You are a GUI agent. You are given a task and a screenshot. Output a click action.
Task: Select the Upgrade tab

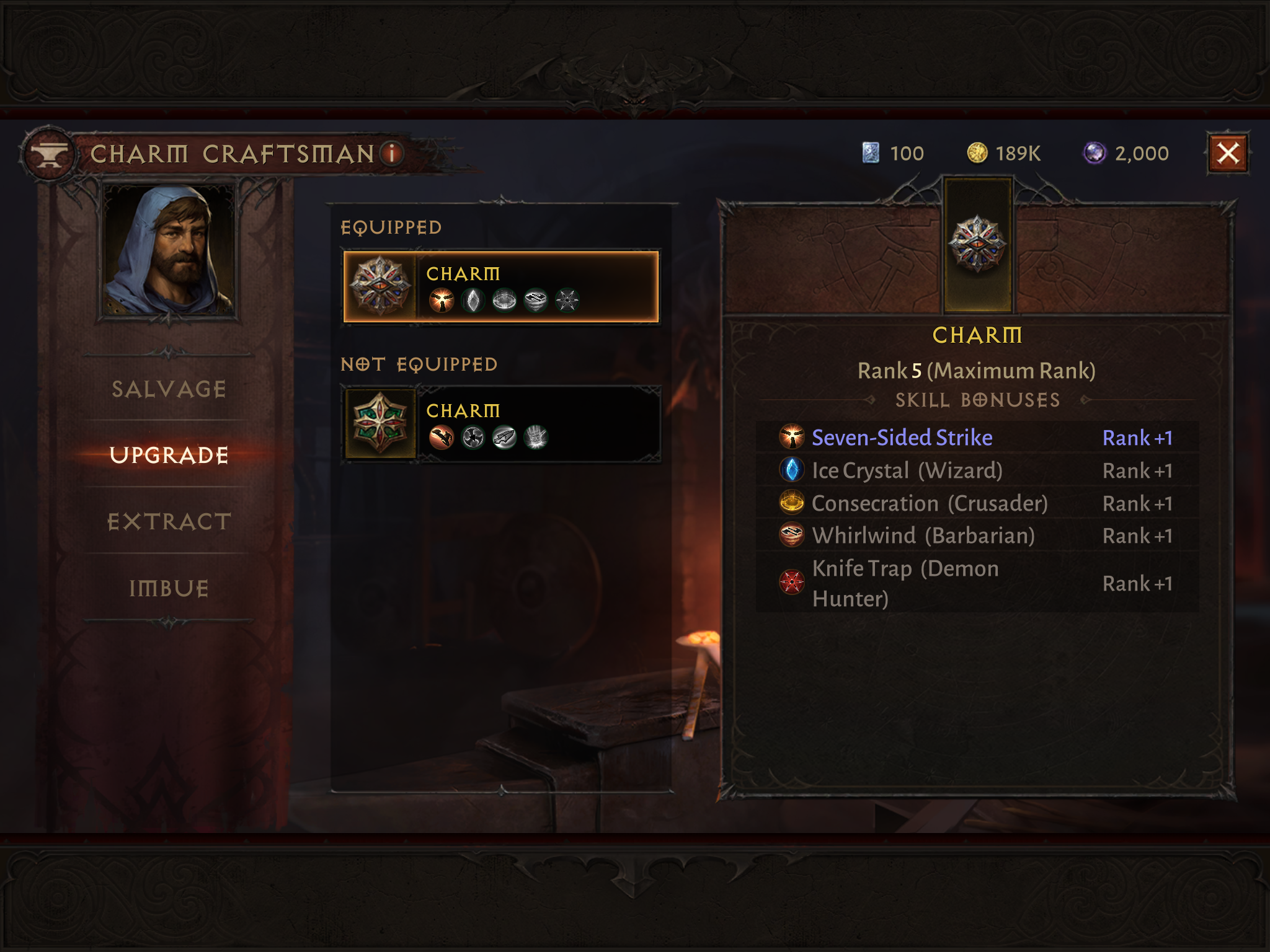(x=169, y=455)
